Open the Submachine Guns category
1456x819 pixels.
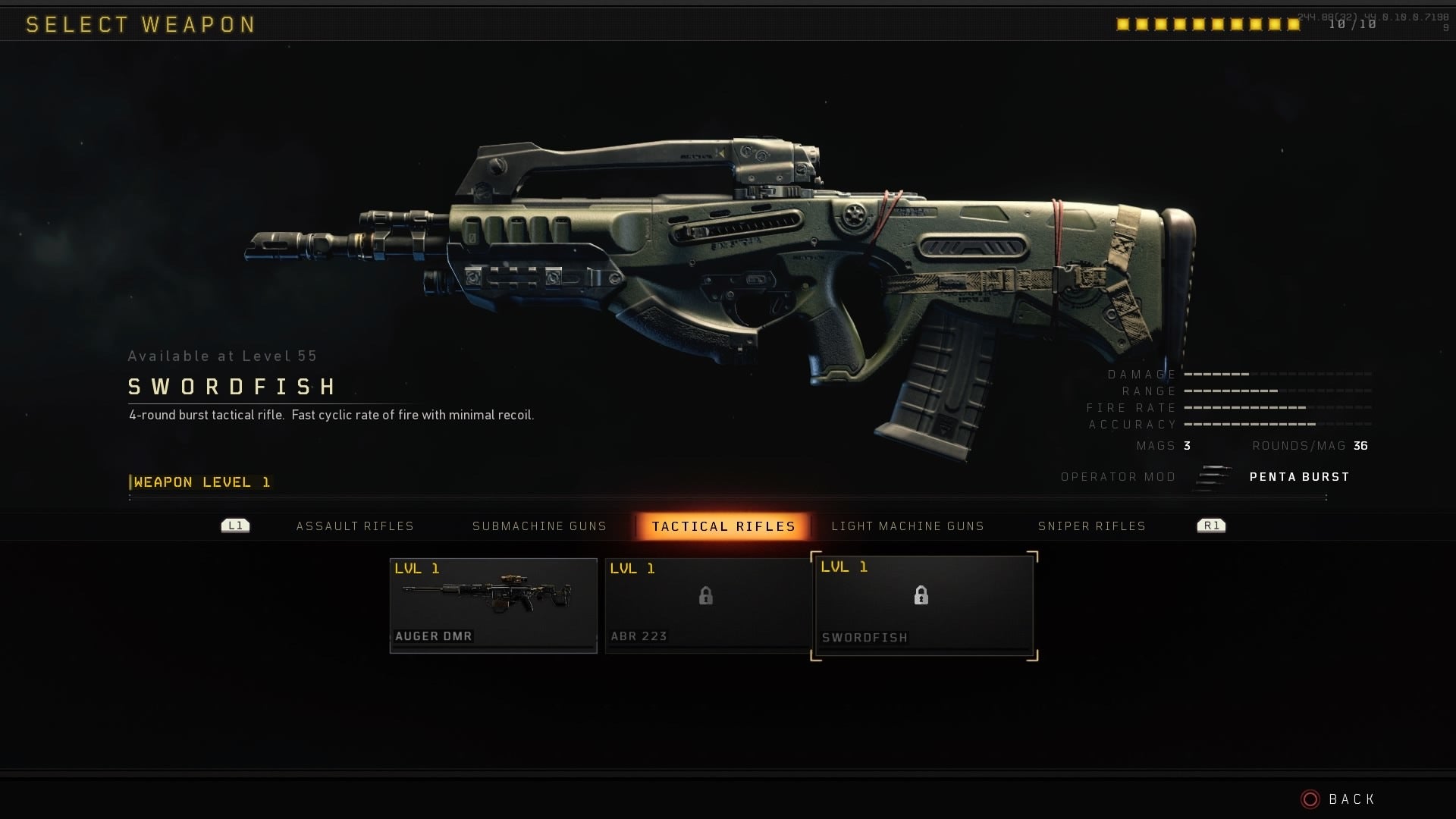pyautogui.click(x=539, y=526)
